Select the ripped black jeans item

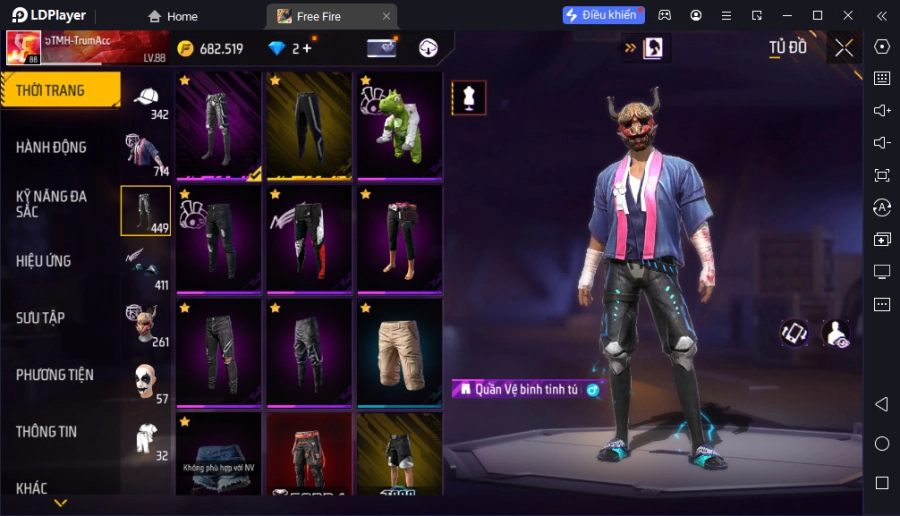point(218,351)
